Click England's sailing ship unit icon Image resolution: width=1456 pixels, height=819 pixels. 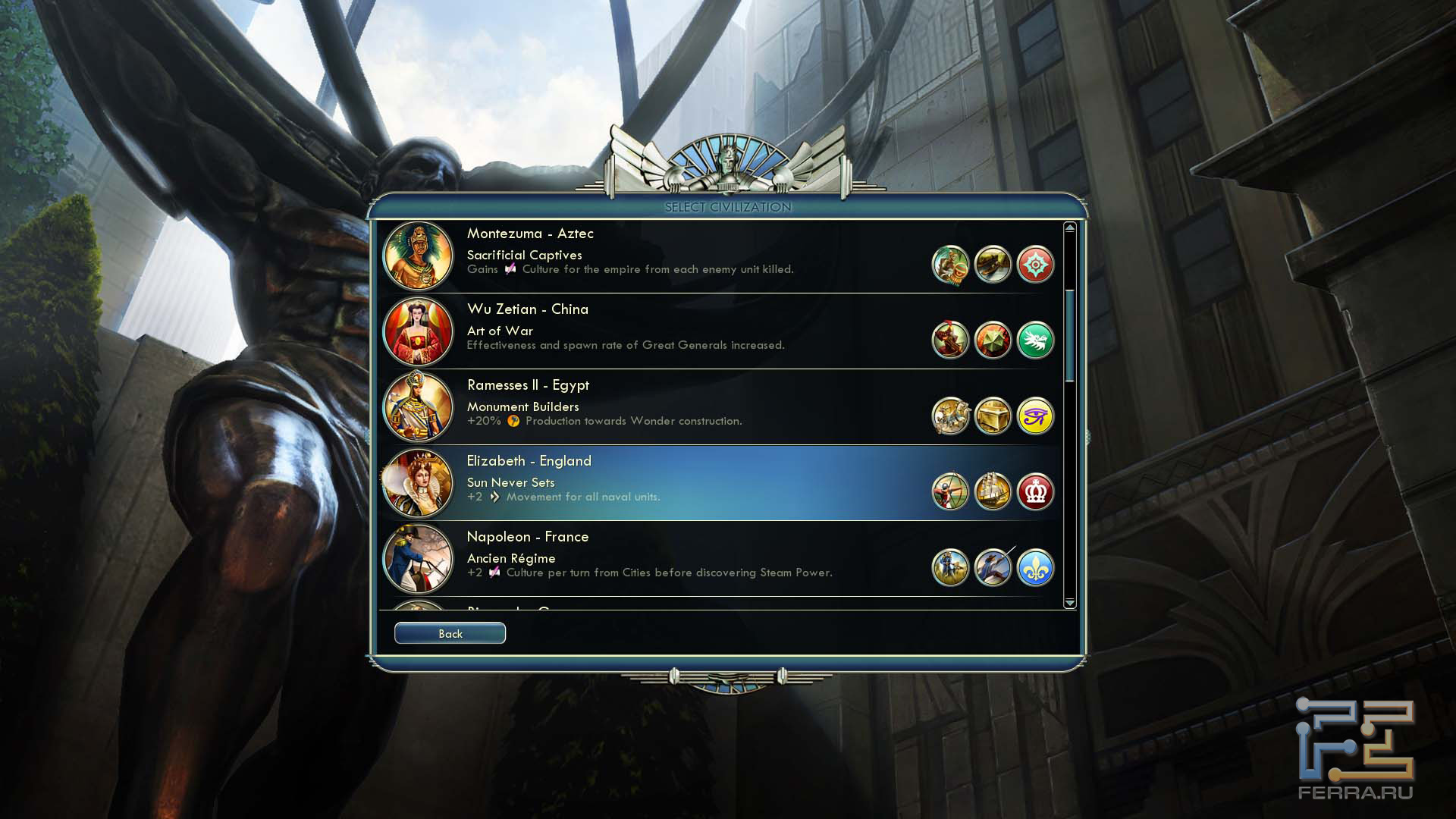point(993,492)
